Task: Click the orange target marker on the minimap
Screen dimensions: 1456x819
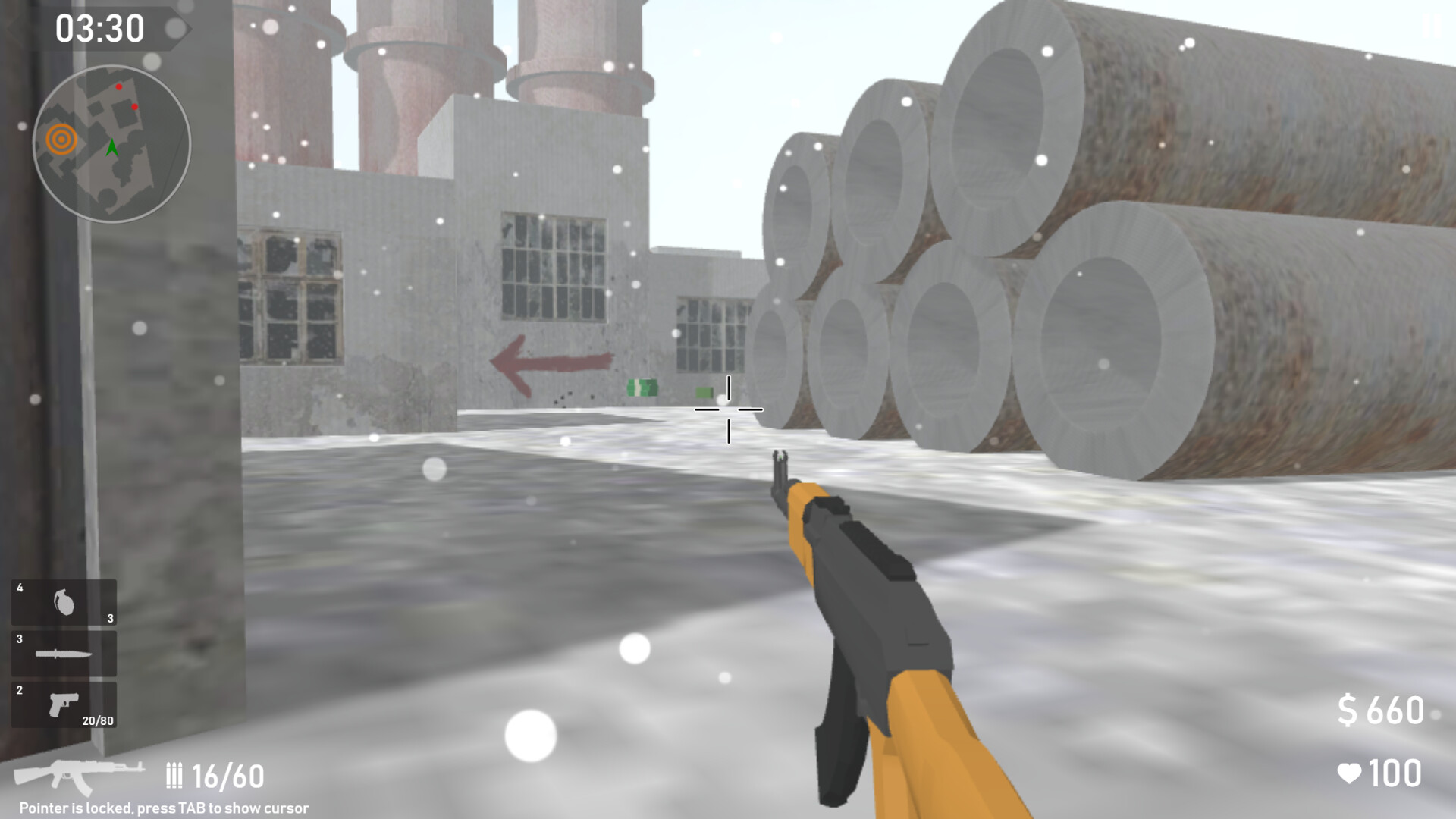Action: [61, 138]
